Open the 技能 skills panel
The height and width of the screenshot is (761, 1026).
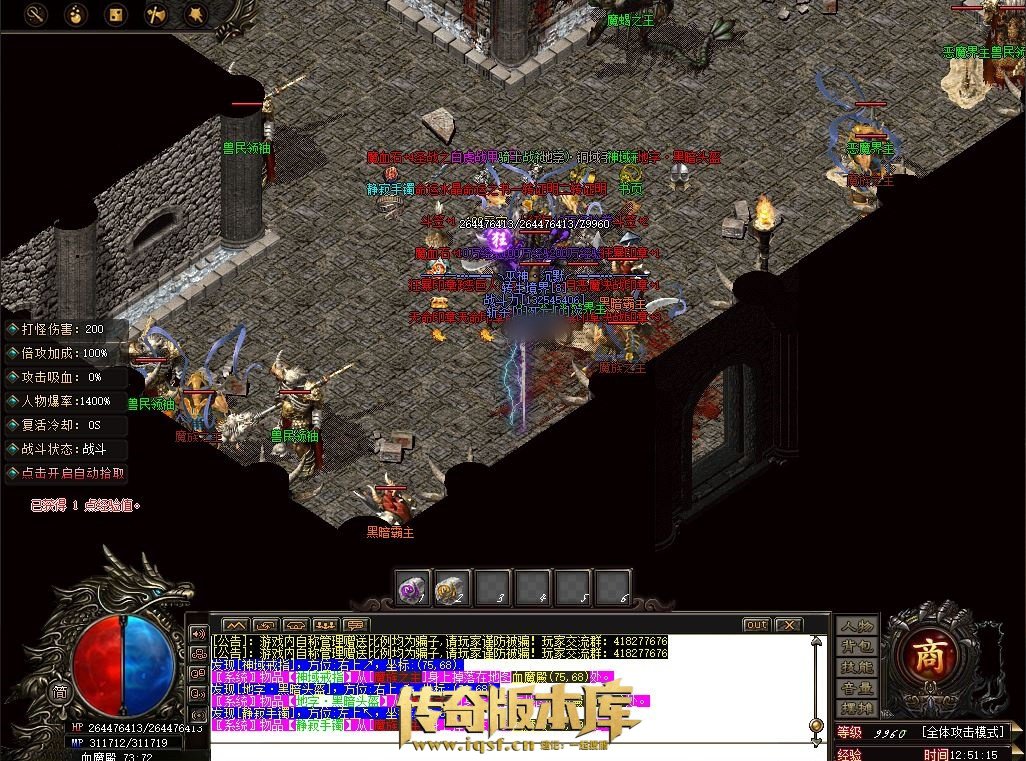pos(857,667)
